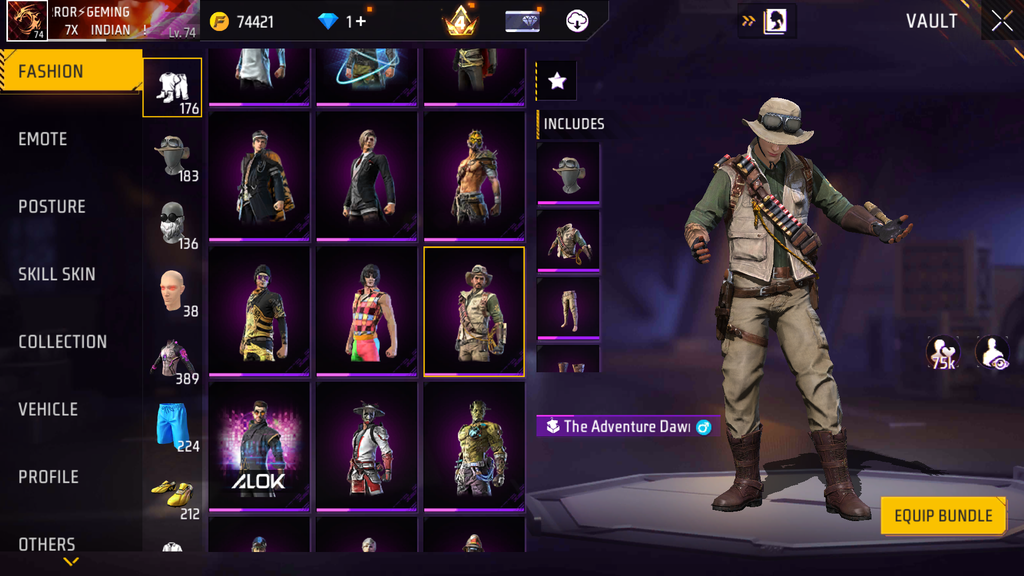The image size is (1024, 576).
Task: Select the ALOK character bundle
Action: [x=259, y=446]
